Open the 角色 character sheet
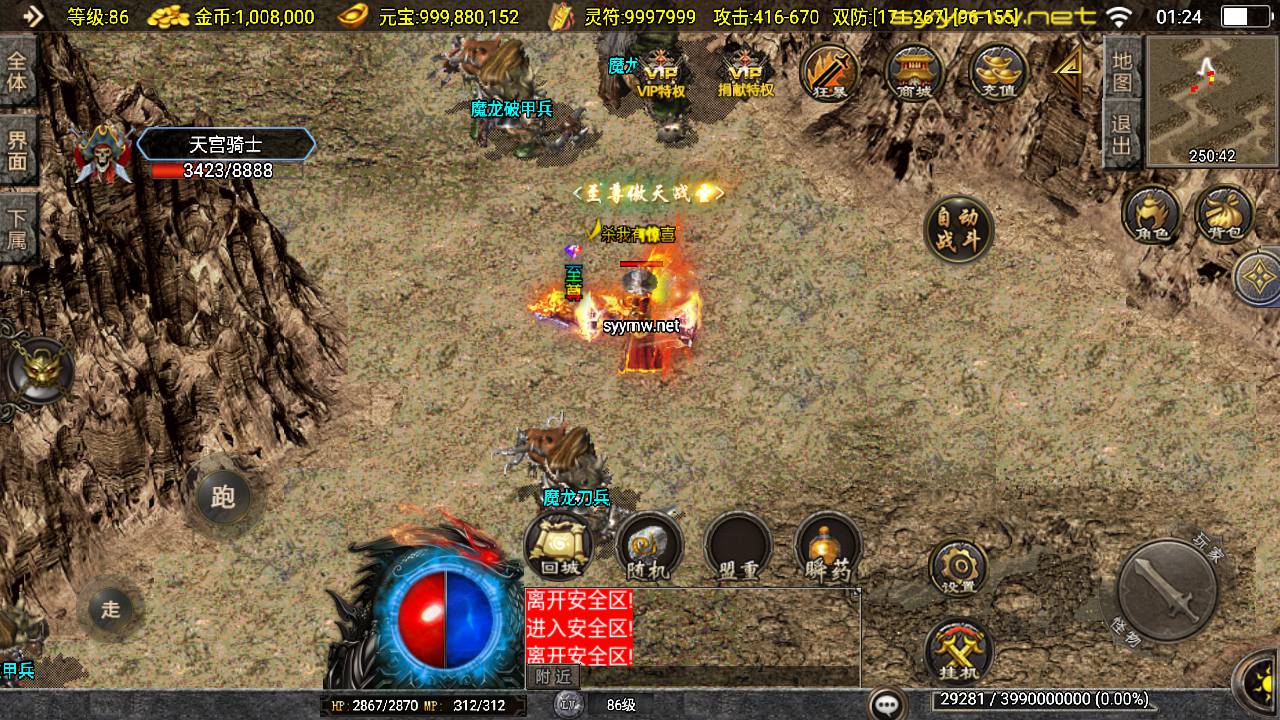 [x=1151, y=214]
